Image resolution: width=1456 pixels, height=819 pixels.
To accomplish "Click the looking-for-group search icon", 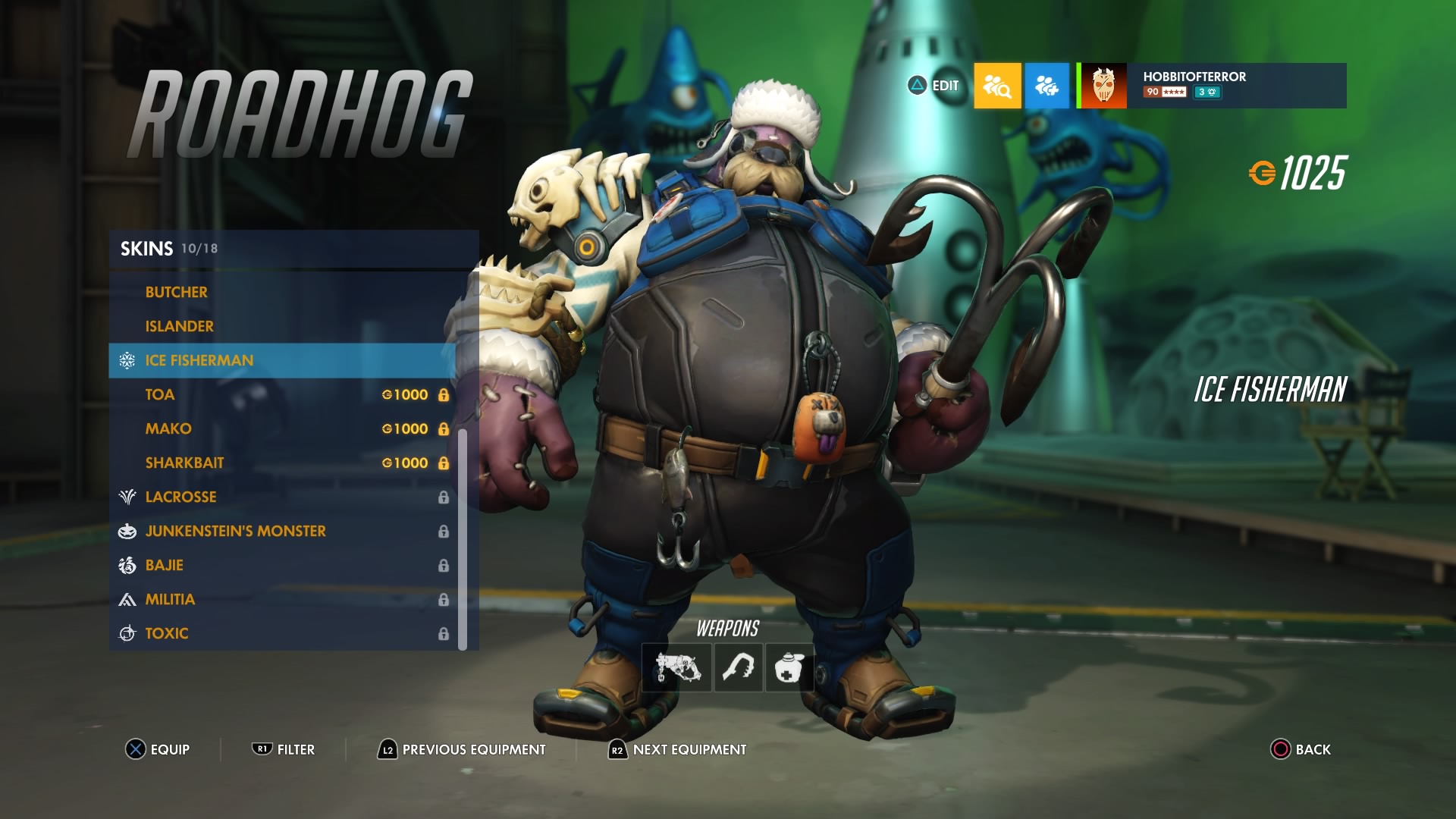I will (x=996, y=86).
